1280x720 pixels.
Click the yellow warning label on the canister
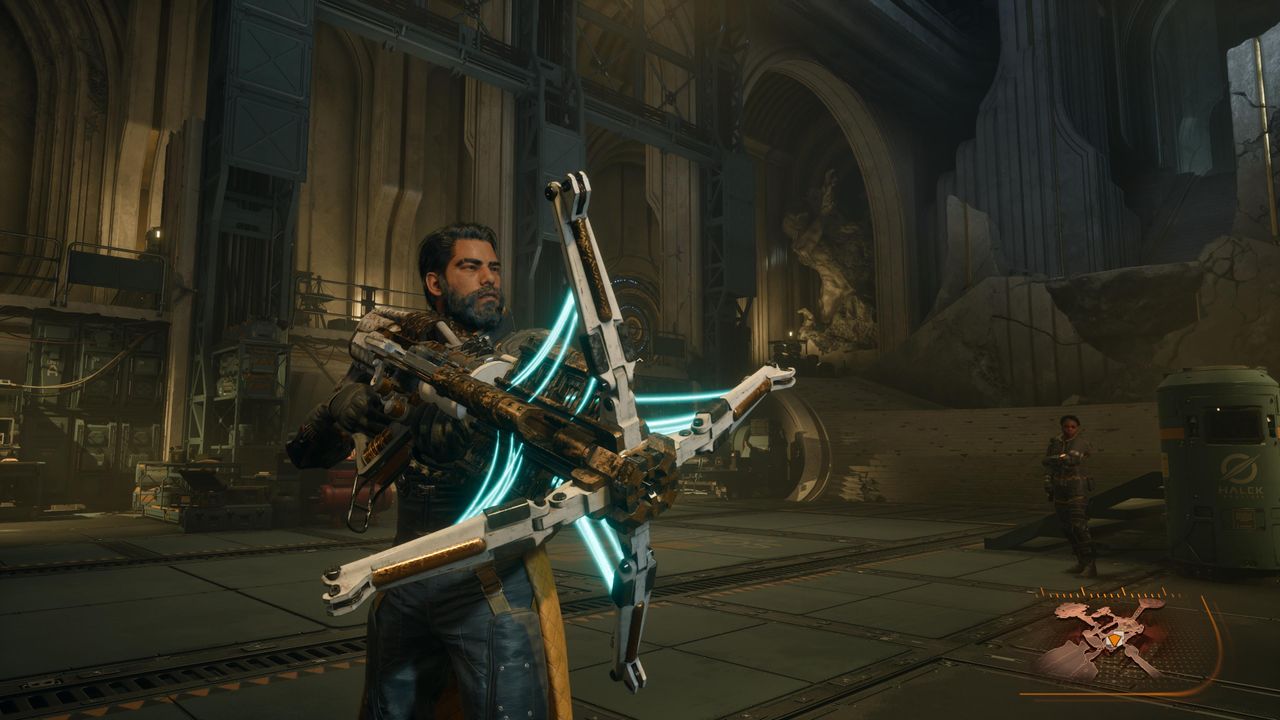(x=1245, y=519)
